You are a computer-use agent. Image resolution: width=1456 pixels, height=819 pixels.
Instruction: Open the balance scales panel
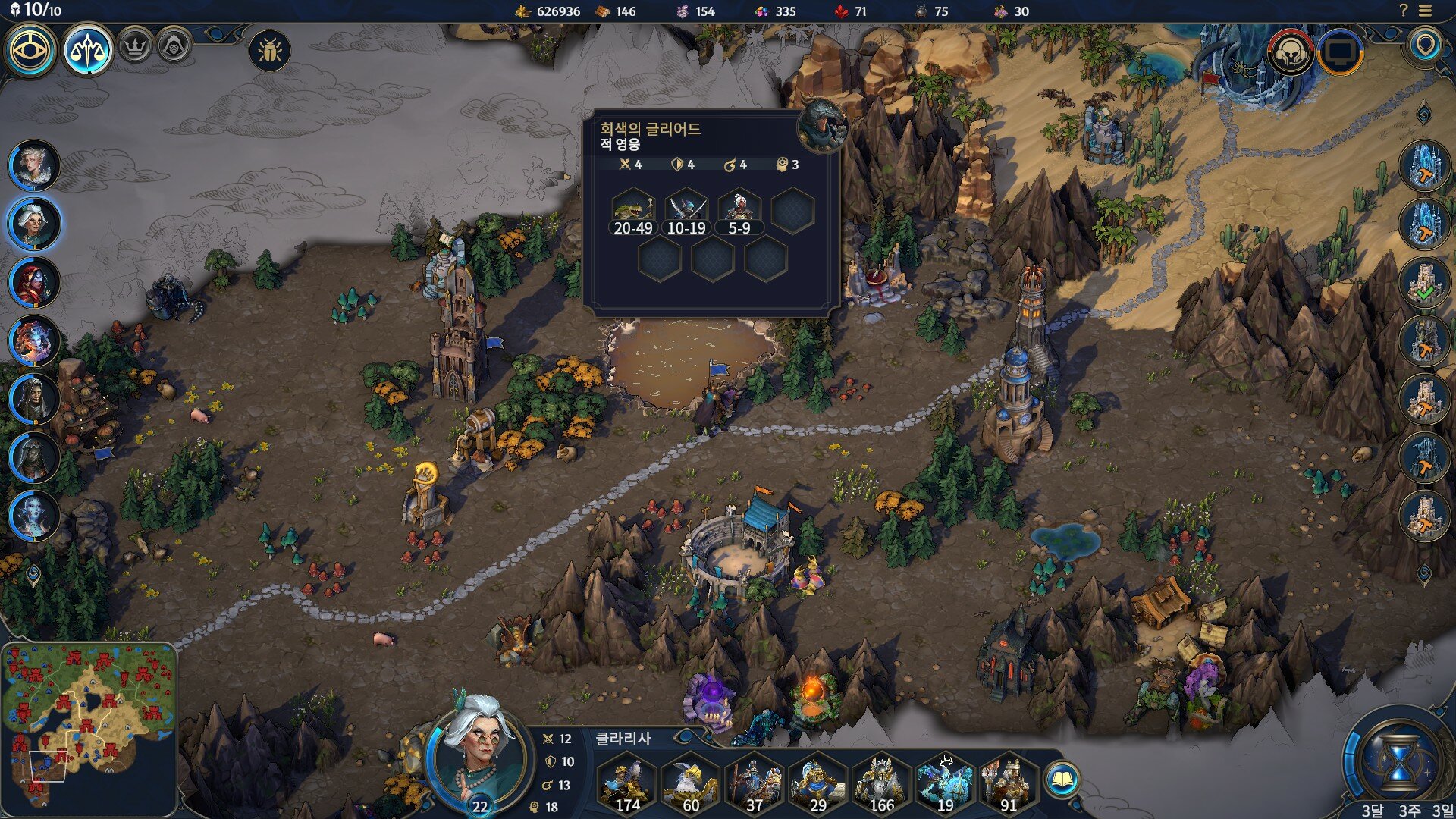[x=88, y=51]
